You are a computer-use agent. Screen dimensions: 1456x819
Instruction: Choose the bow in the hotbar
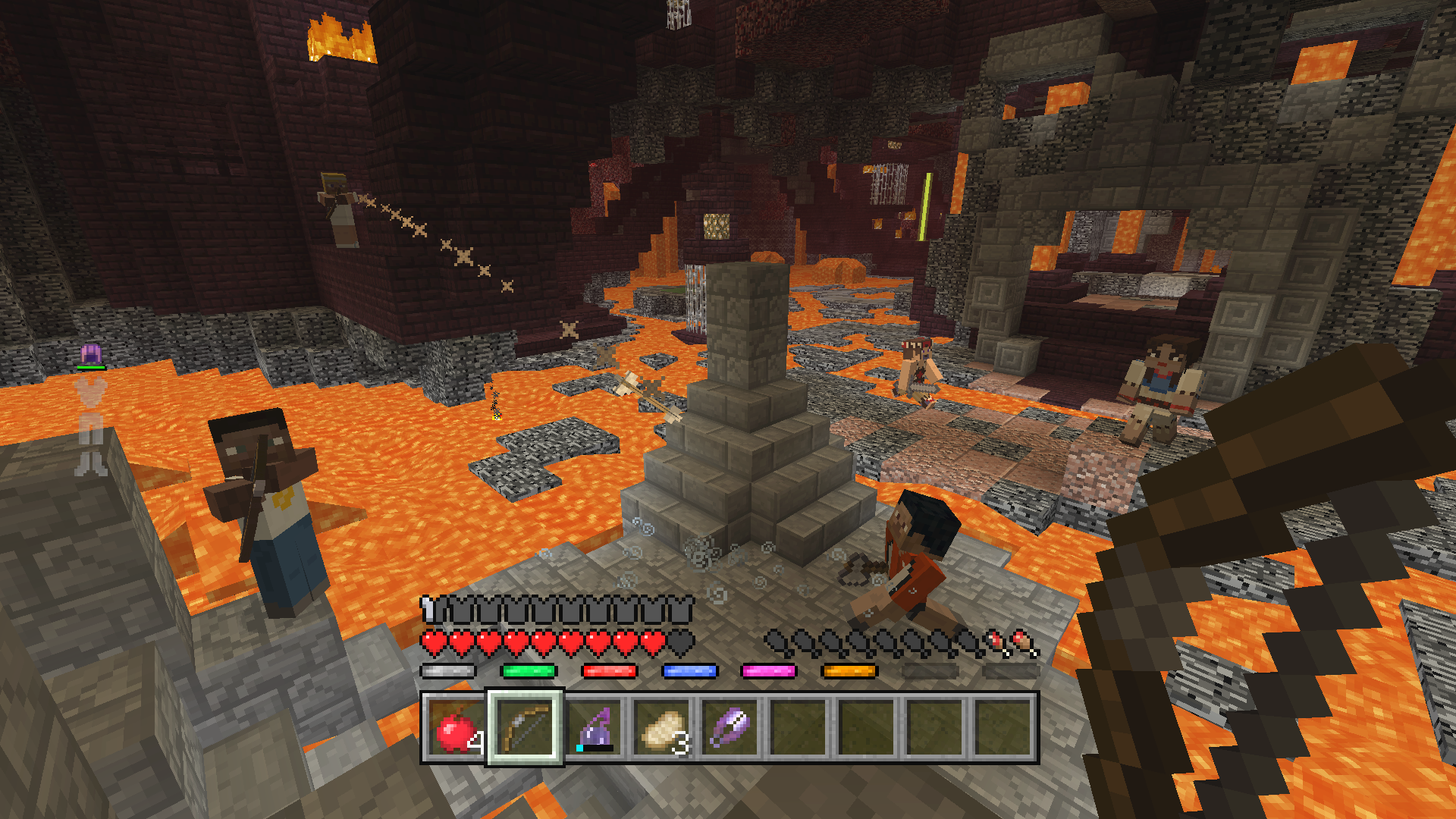(x=525, y=728)
